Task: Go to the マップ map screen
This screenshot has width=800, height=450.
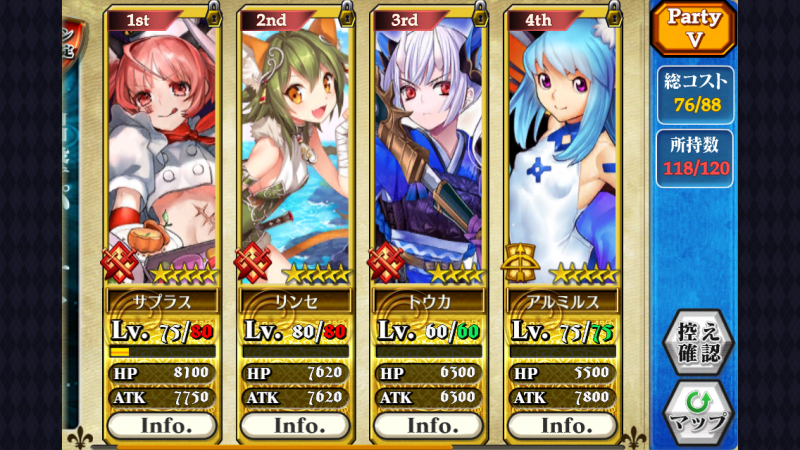Action: click(x=697, y=411)
